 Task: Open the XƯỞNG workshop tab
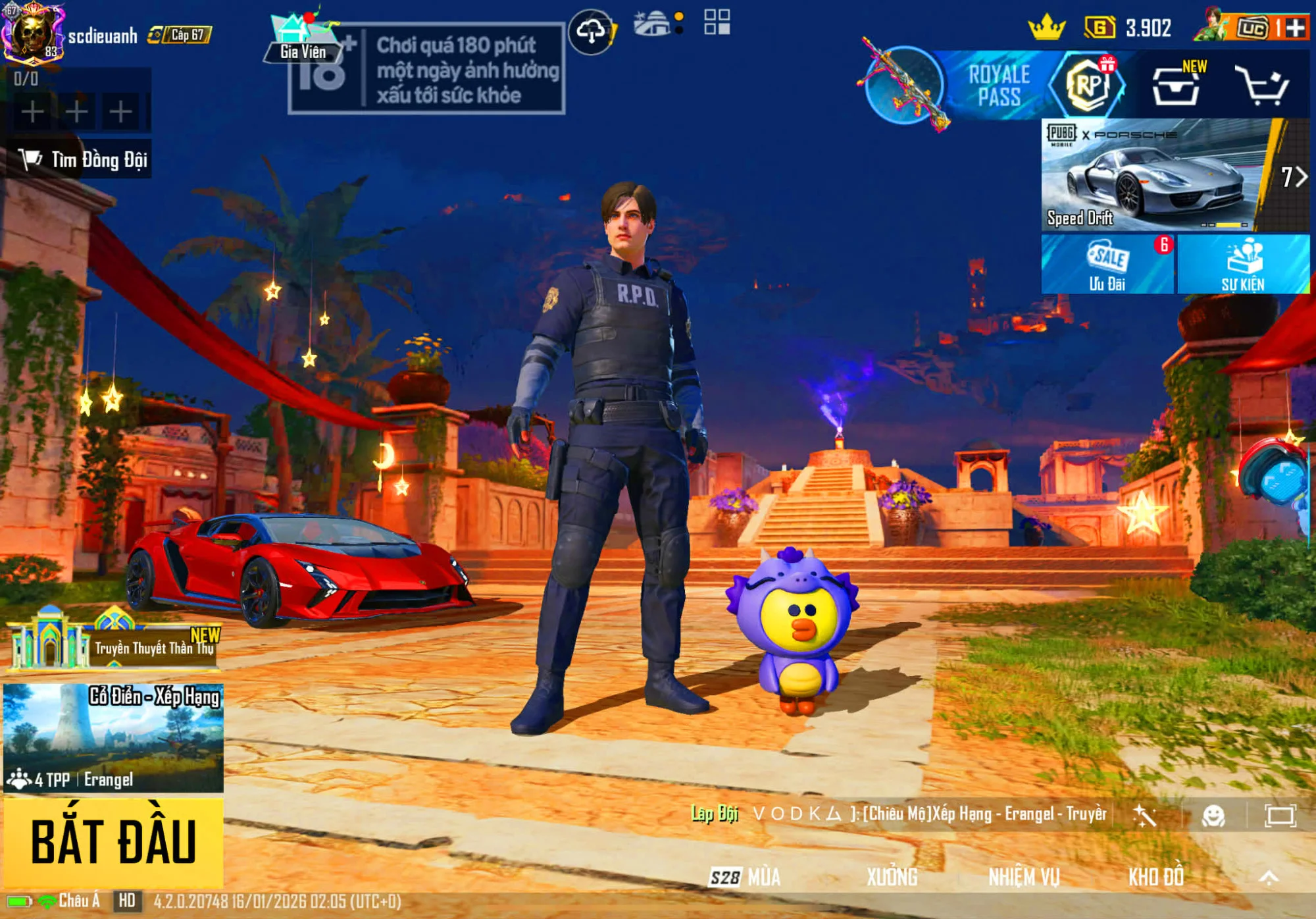892,877
